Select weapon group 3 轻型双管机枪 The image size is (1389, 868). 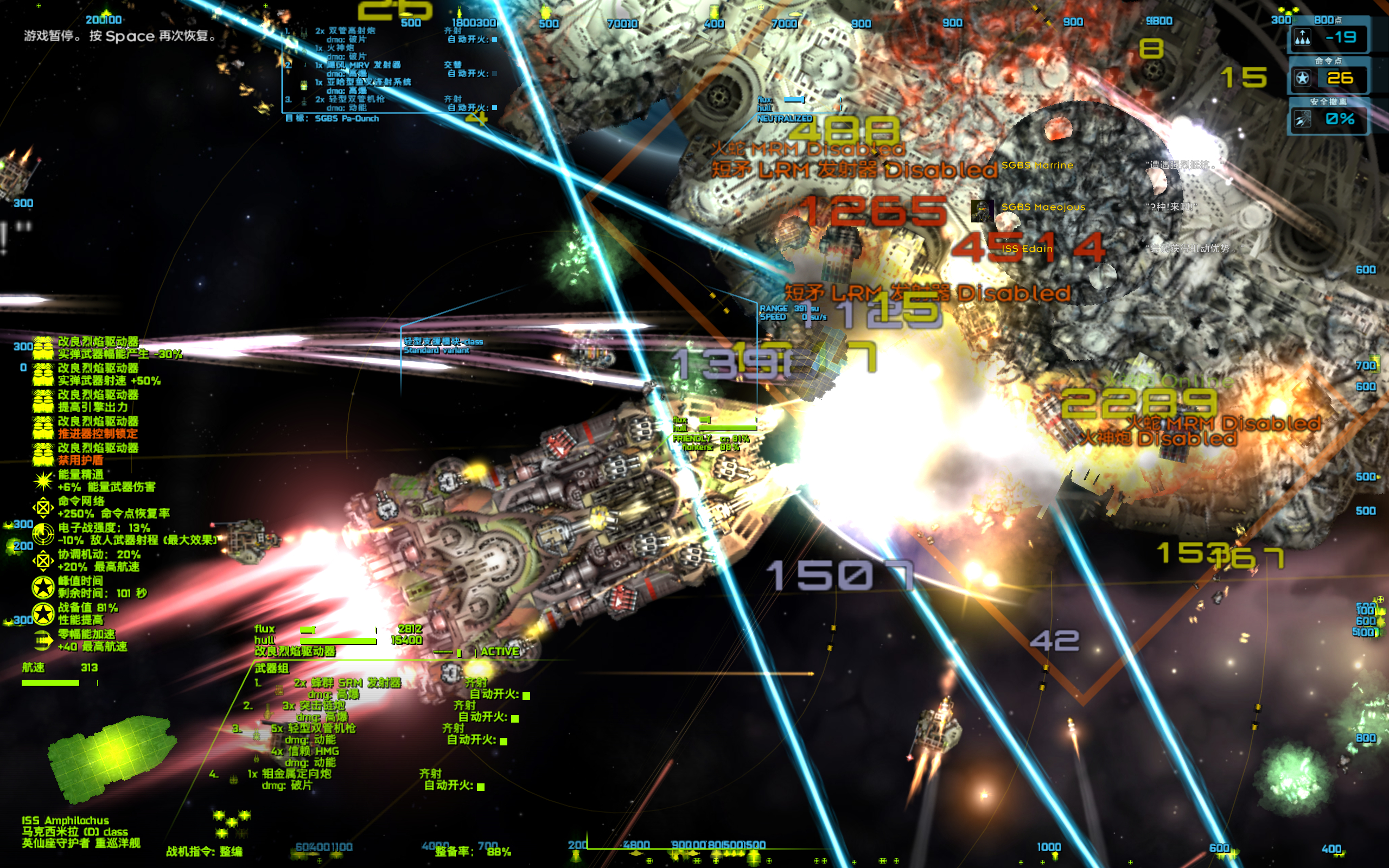point(321,728)
